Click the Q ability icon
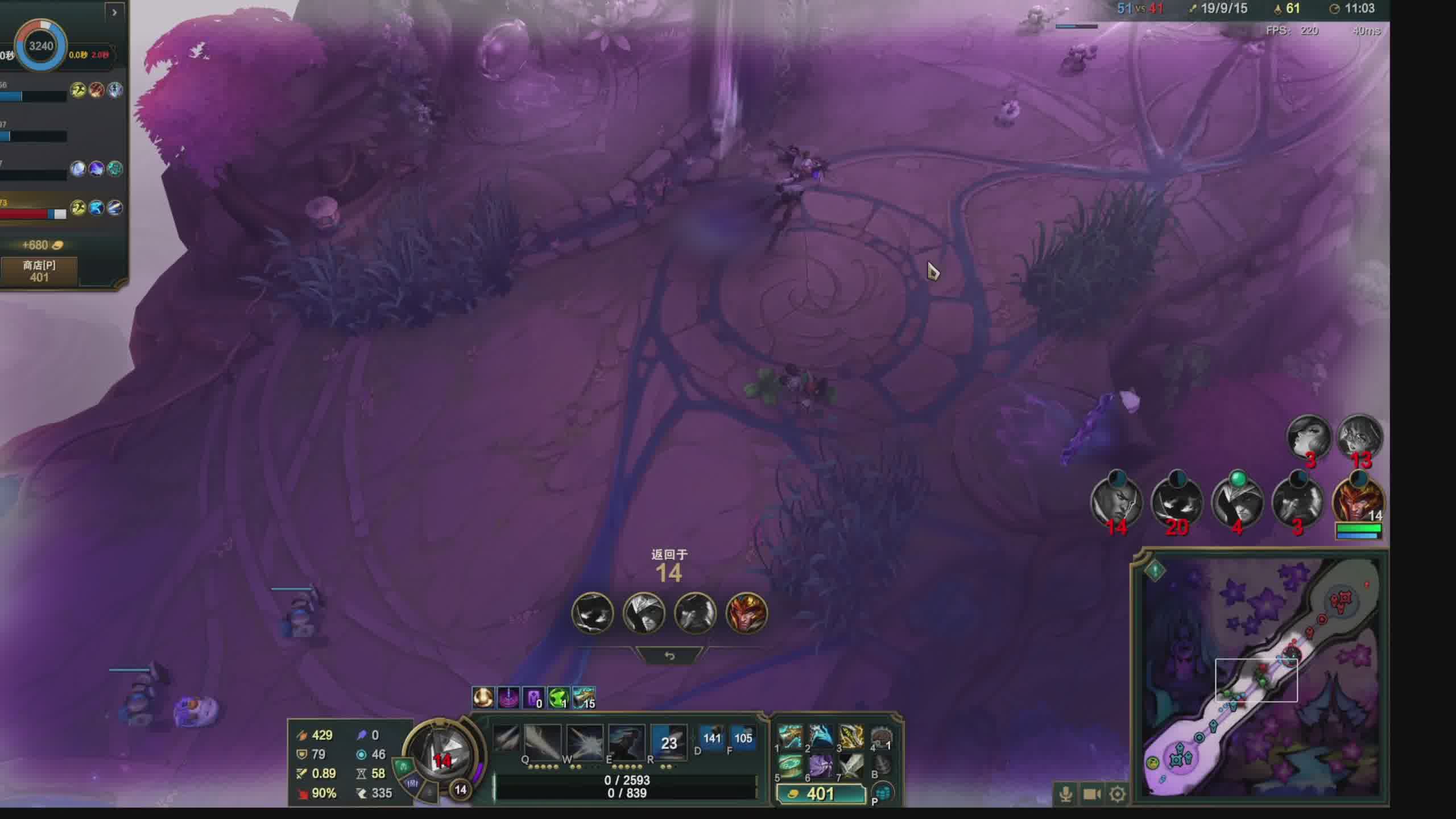This screenshot has width=1456, height=819. coord(506,741)
